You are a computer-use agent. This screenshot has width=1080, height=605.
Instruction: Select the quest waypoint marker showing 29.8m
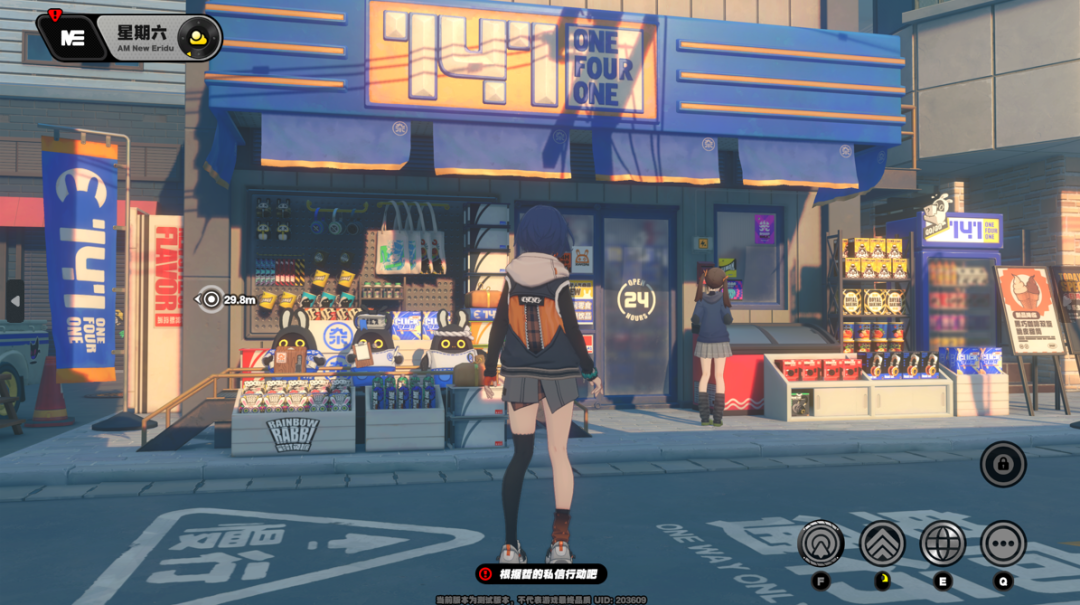(x=211, y=298)
